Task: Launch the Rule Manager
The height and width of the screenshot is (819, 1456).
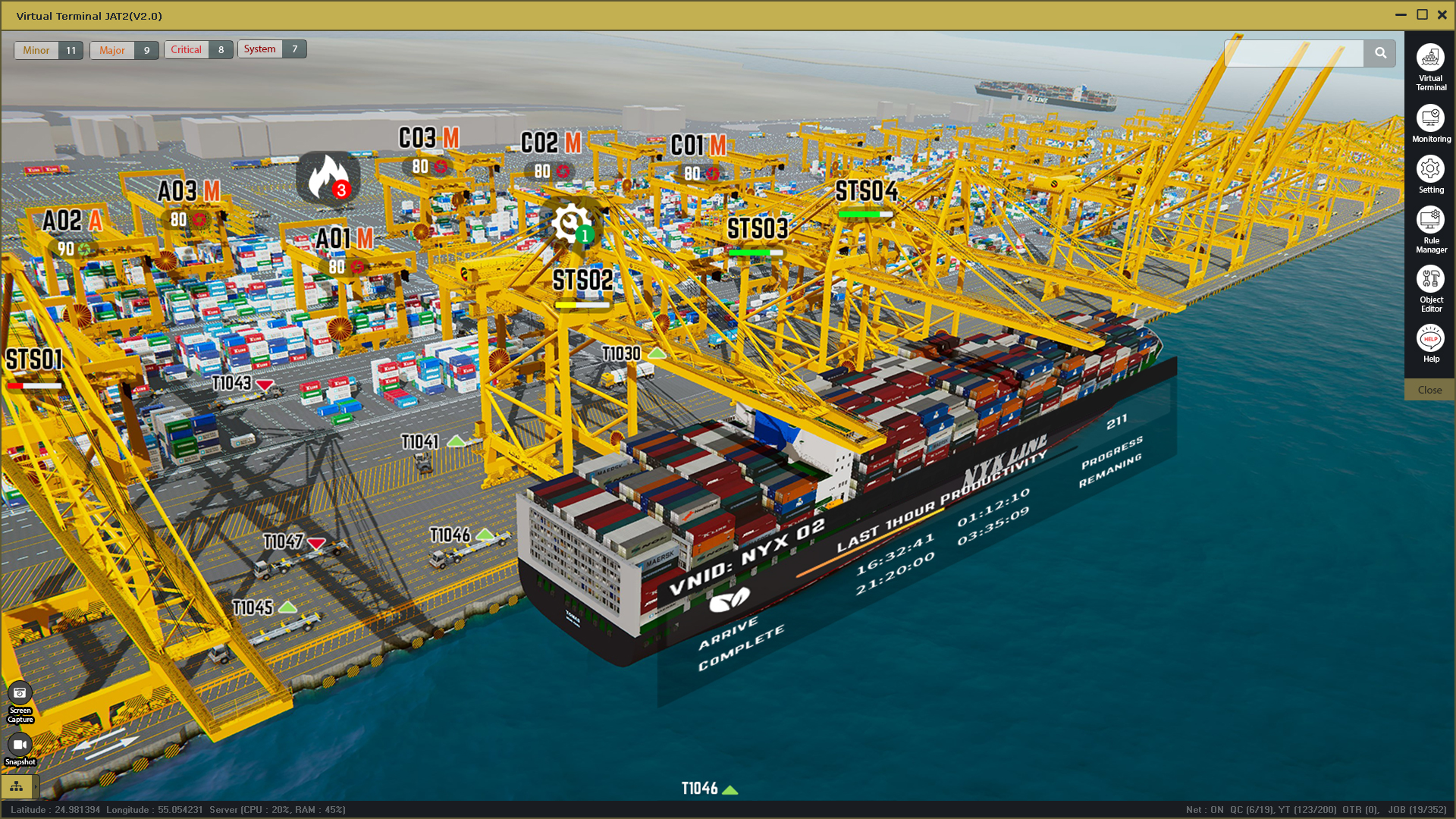Action: coord(1430,228)
